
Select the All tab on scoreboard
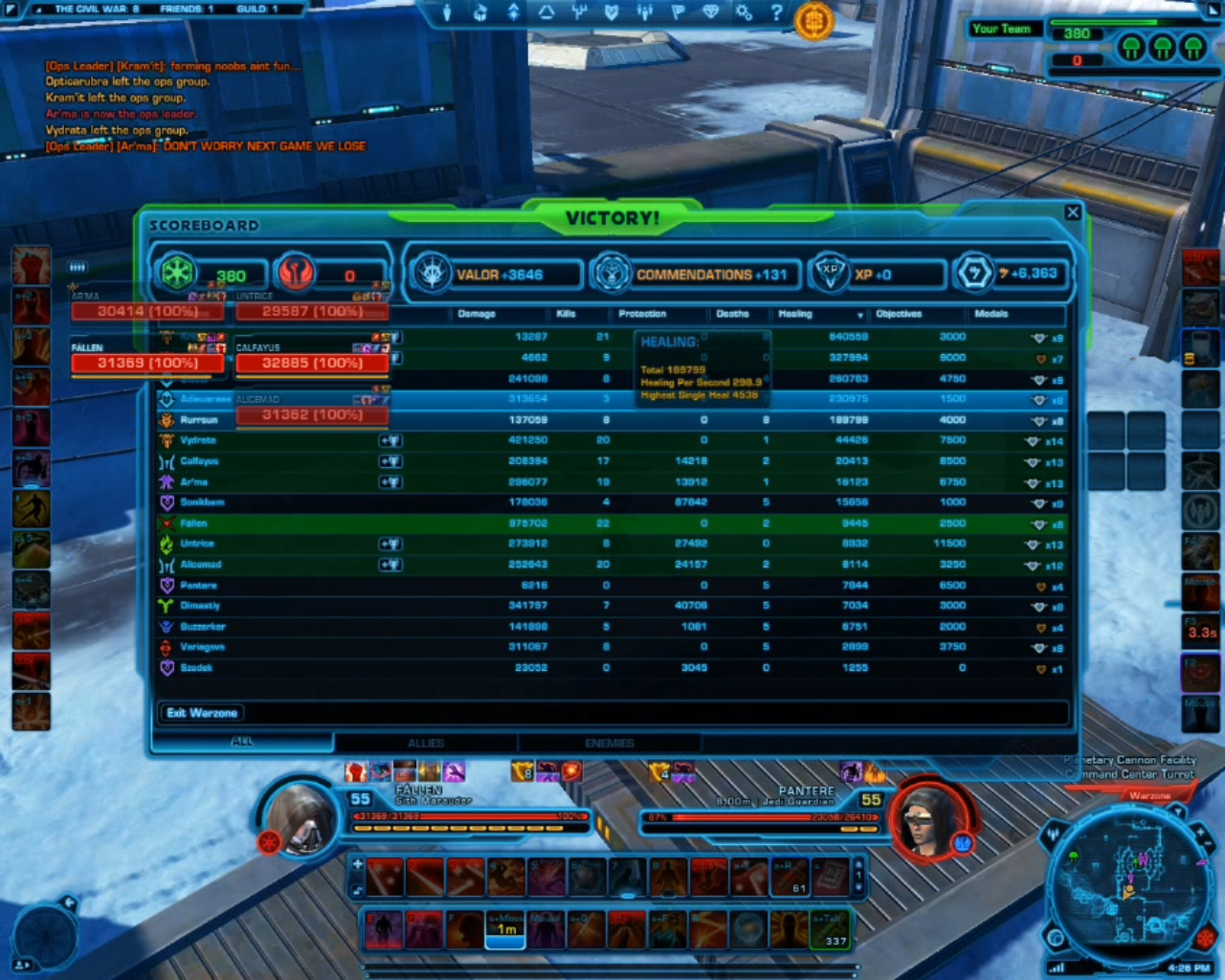(x=242, y=742)
